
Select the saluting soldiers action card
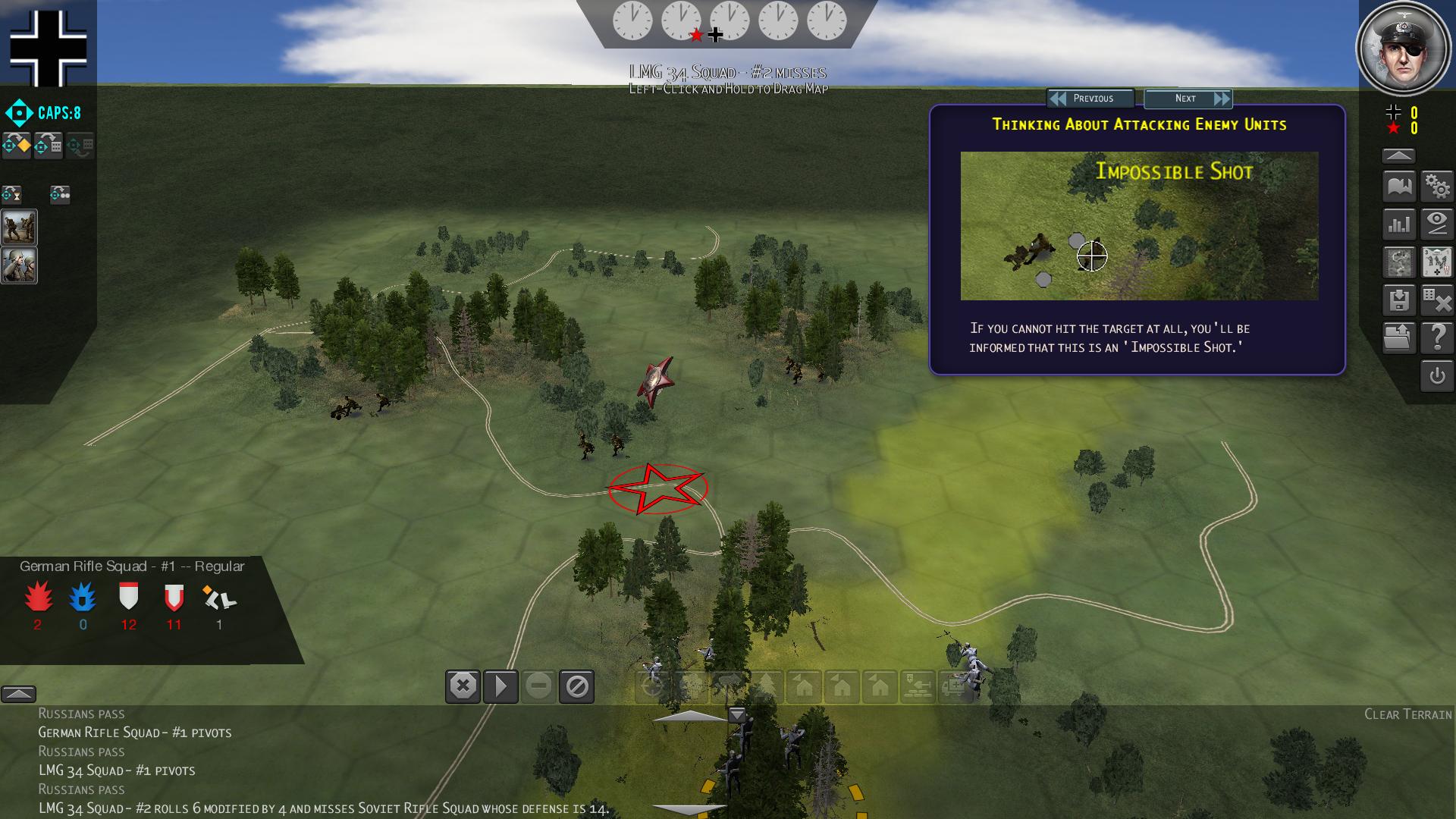coord(19,265)
